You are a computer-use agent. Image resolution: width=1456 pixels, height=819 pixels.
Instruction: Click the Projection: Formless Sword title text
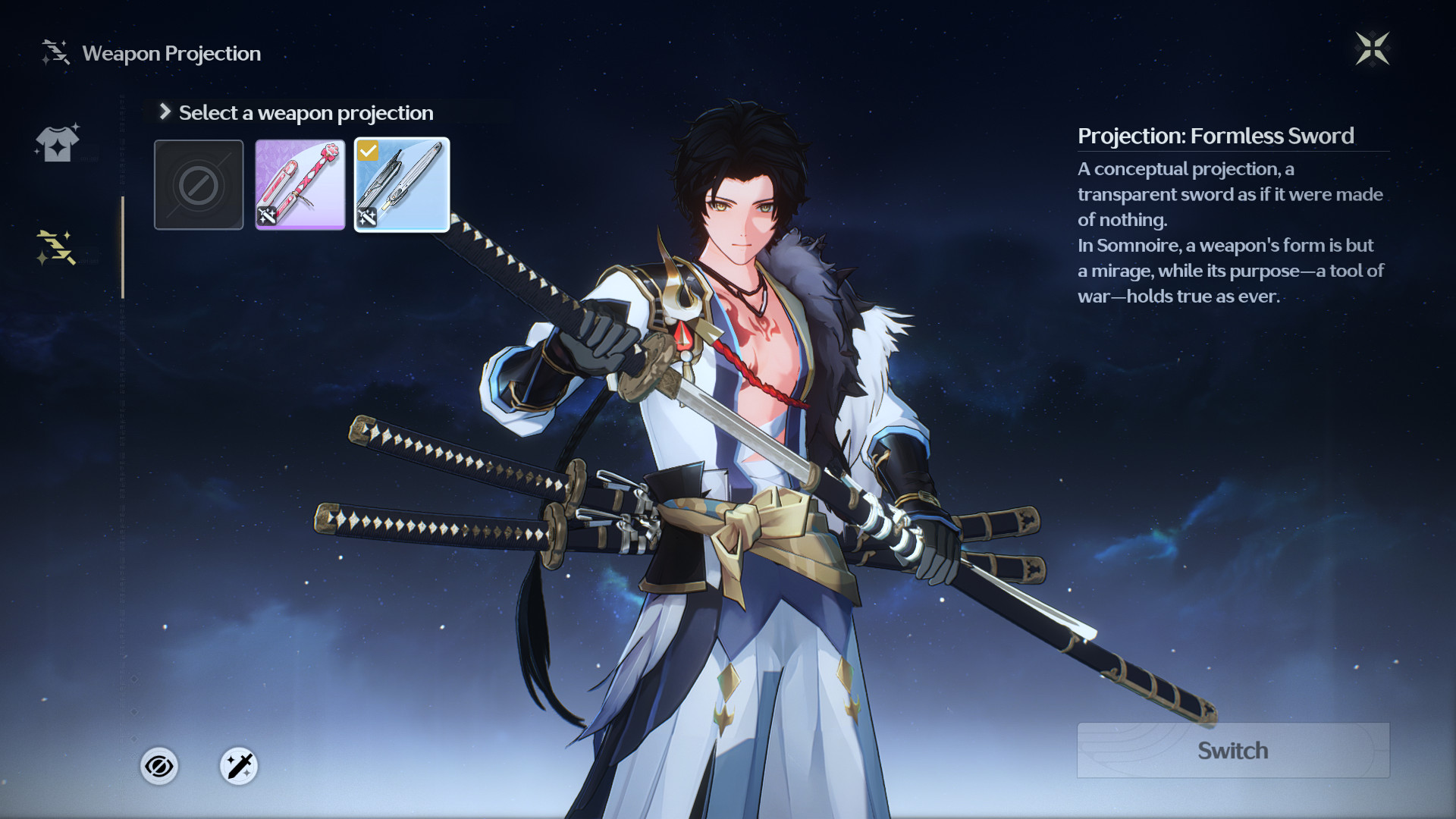(x=1215, y=136)
